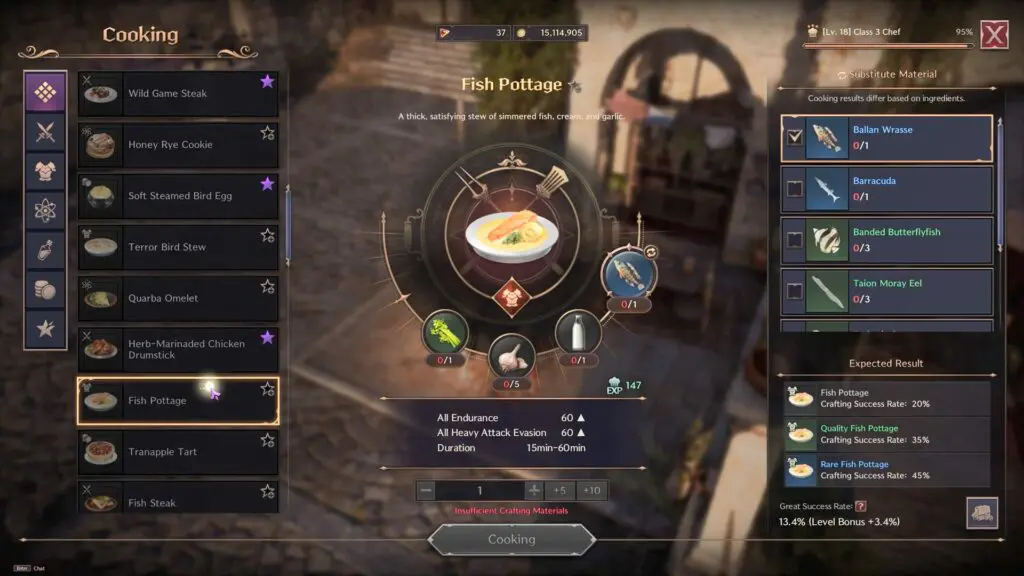Add five with the +5 button
Image resolution: width=1024 pixels, height=576 pixels.
(561, 490)
